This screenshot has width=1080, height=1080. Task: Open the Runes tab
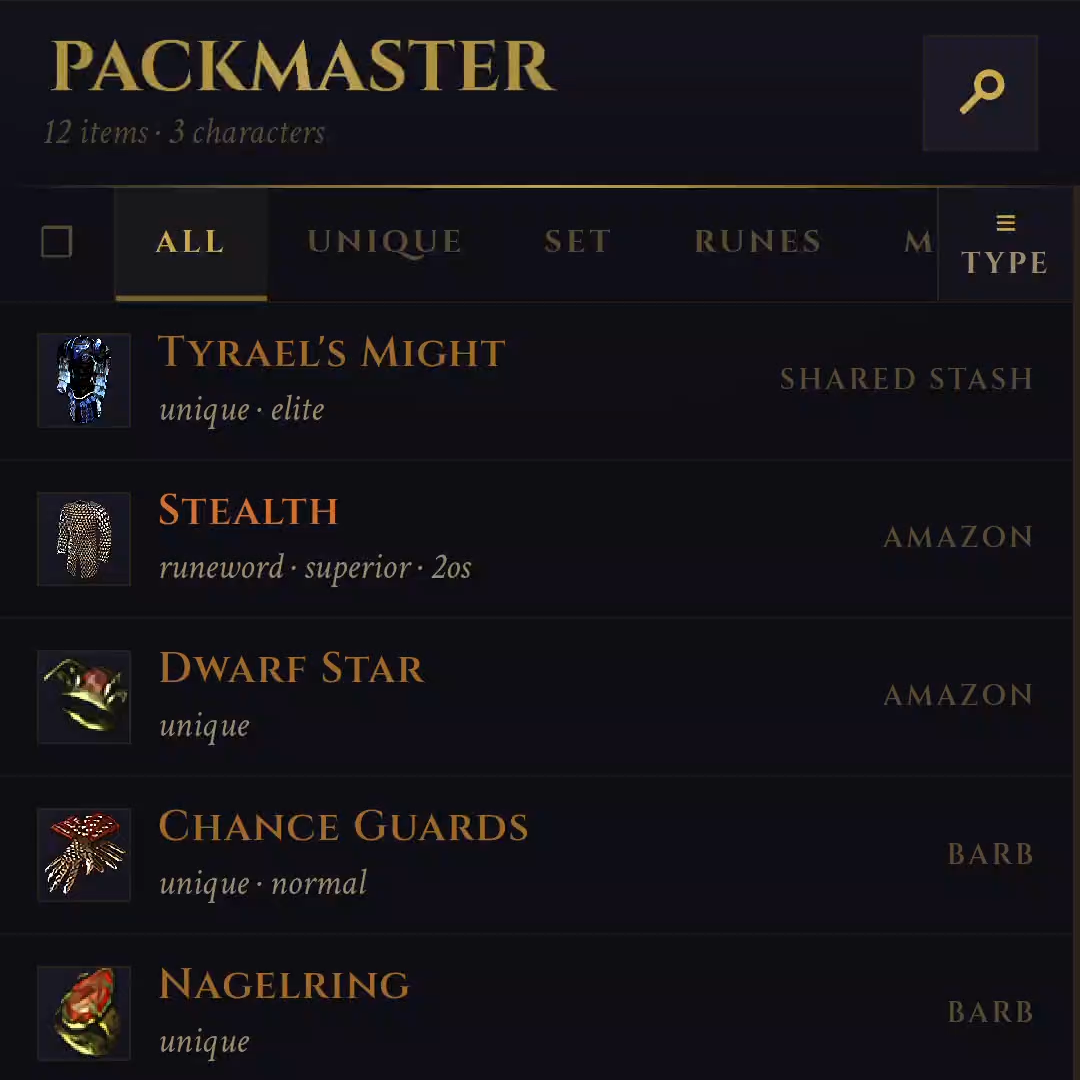pyautogui.click(x=757, y=243)
